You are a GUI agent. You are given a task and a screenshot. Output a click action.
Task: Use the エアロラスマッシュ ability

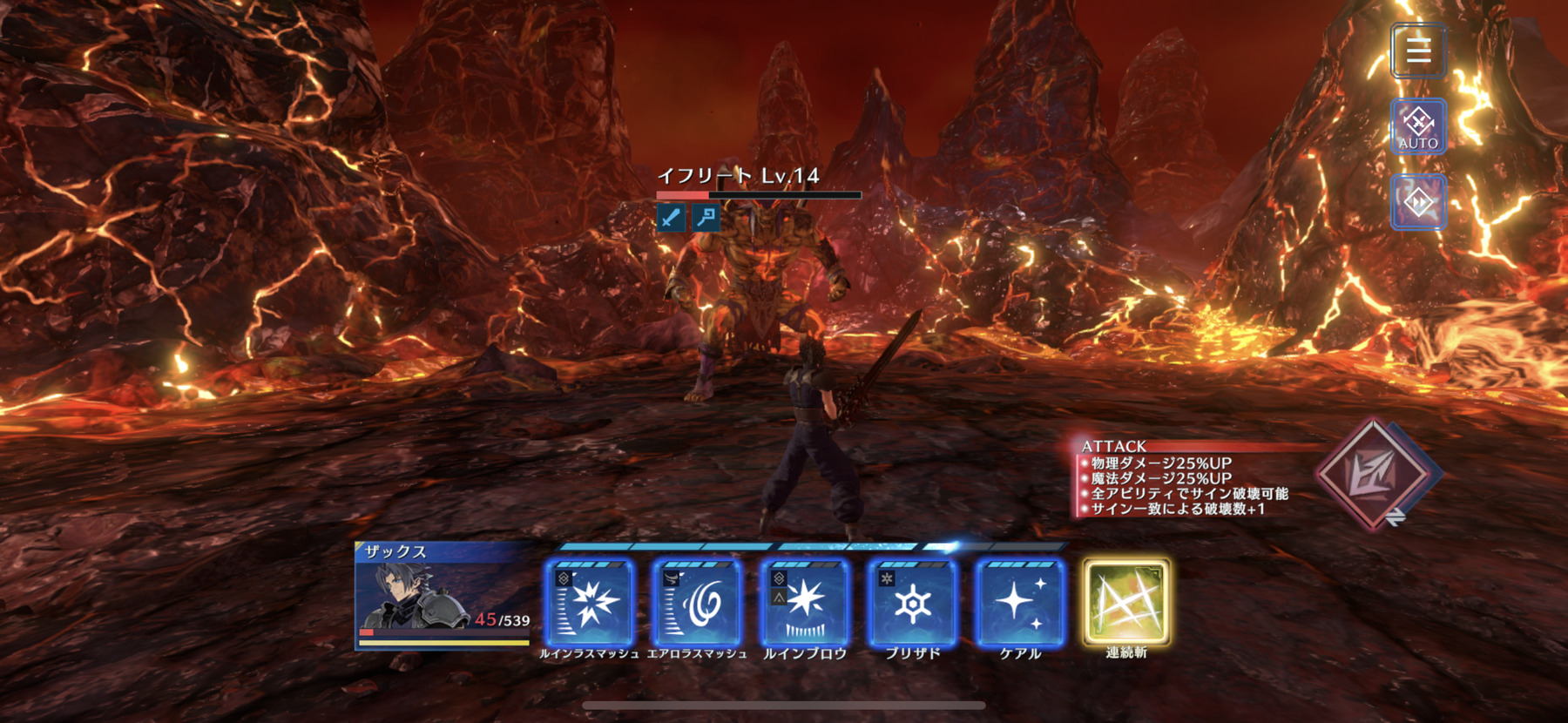(697, 603)
